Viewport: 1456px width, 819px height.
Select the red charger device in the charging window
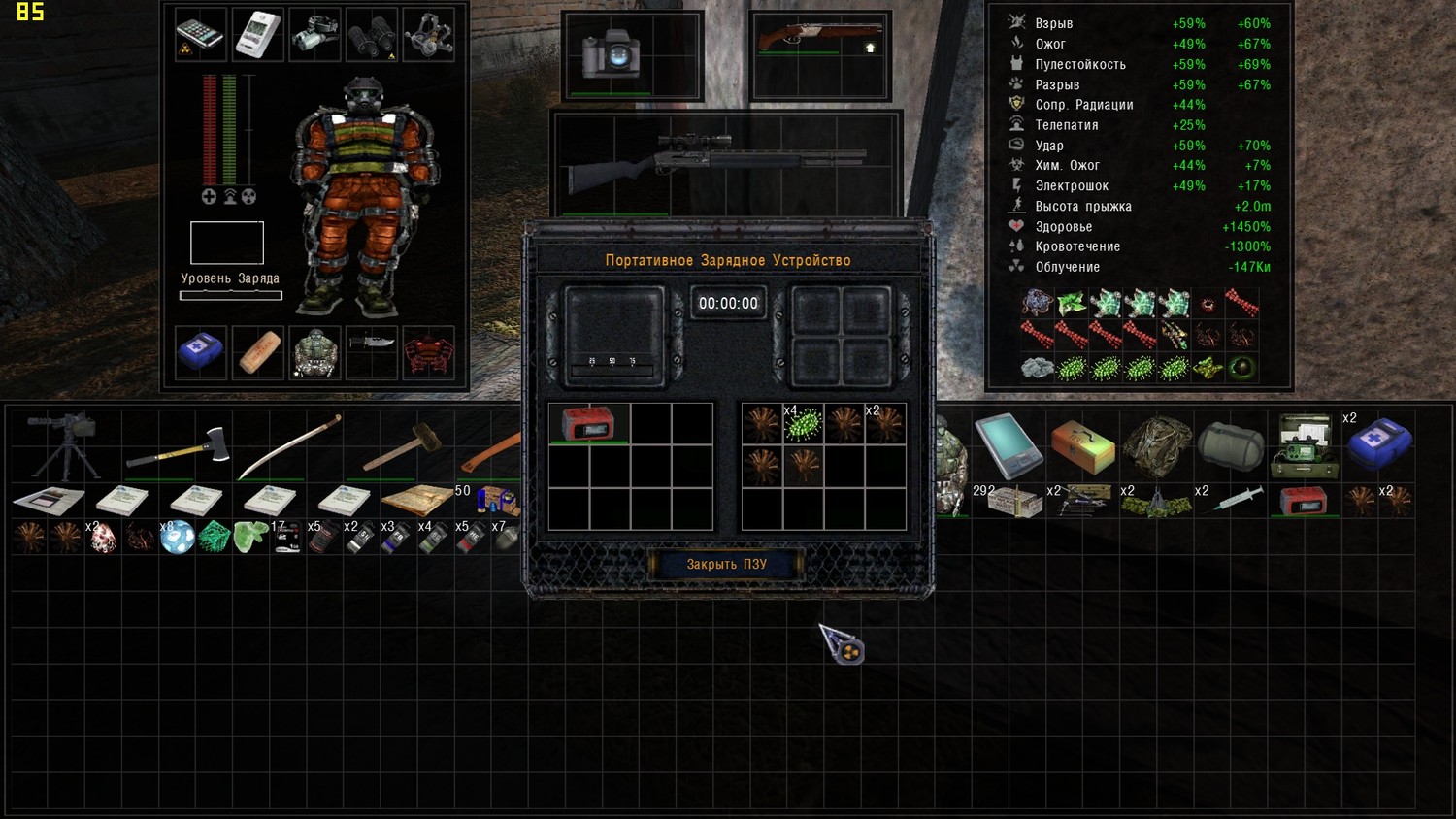[x=588, y=424]
